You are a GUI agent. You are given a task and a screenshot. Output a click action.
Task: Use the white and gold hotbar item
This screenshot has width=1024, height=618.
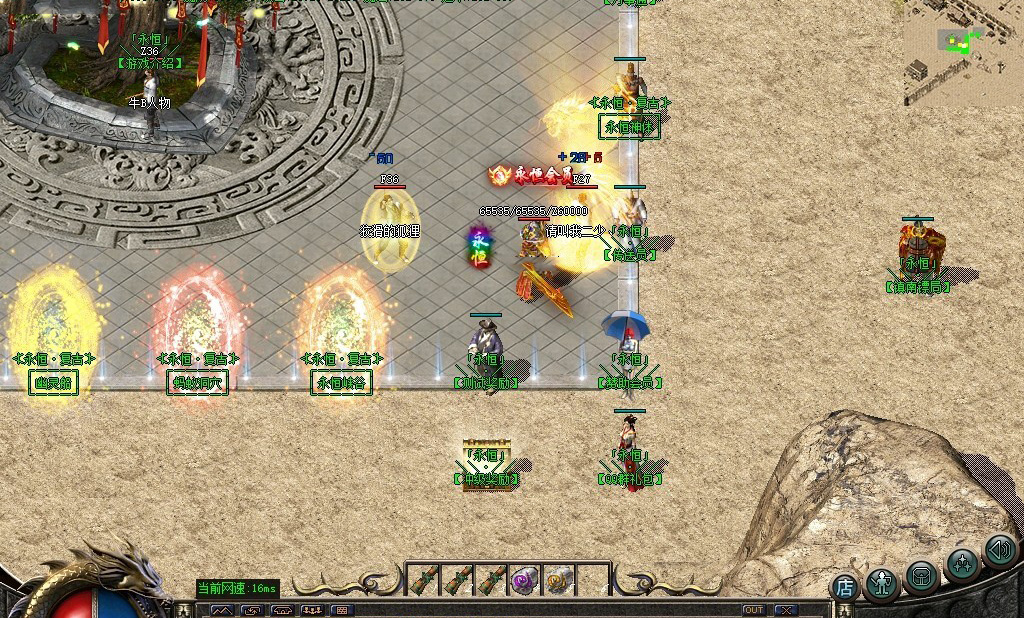[559, 579]
